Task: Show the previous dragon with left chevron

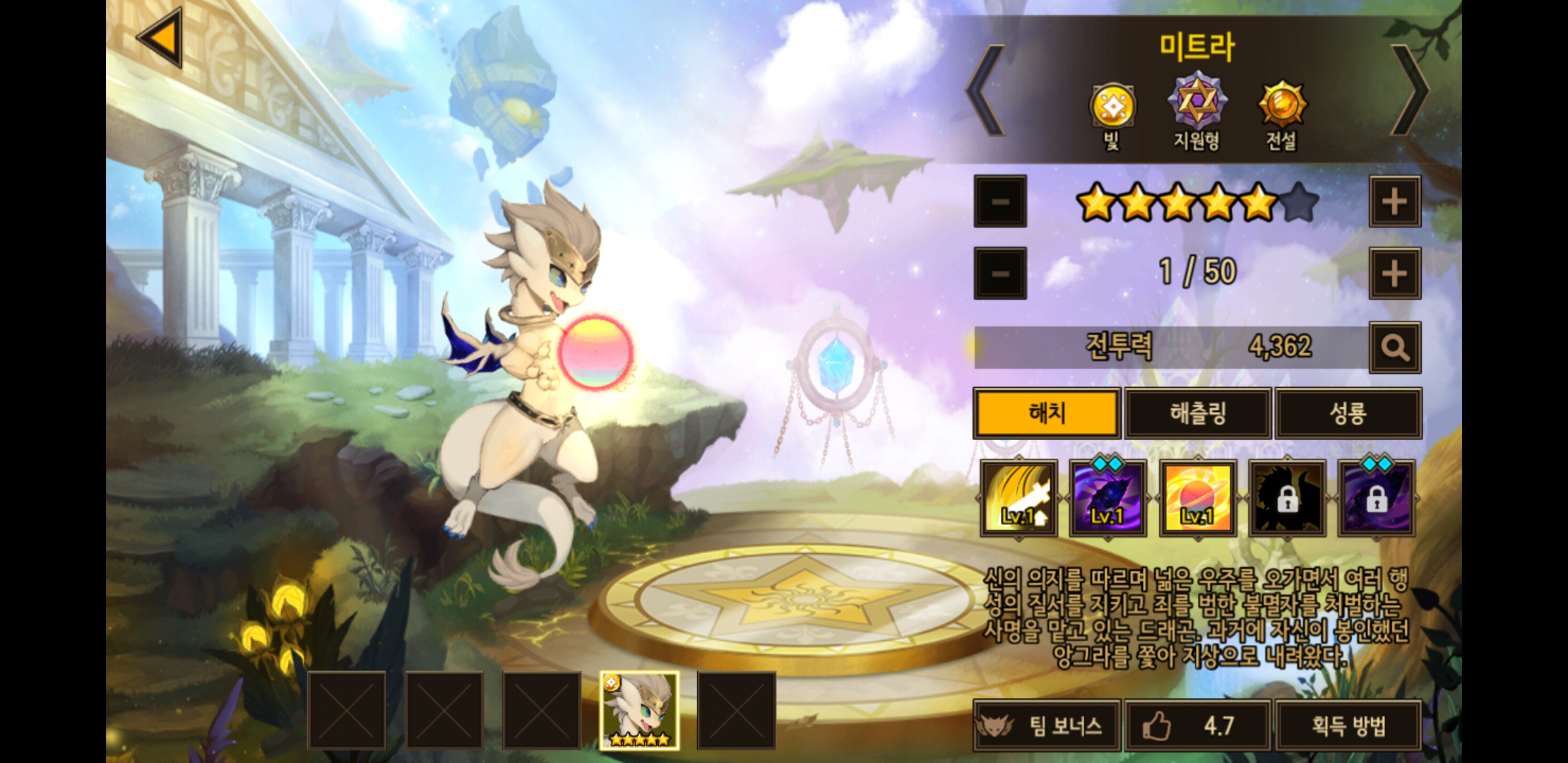Action: tap(986, 90)
